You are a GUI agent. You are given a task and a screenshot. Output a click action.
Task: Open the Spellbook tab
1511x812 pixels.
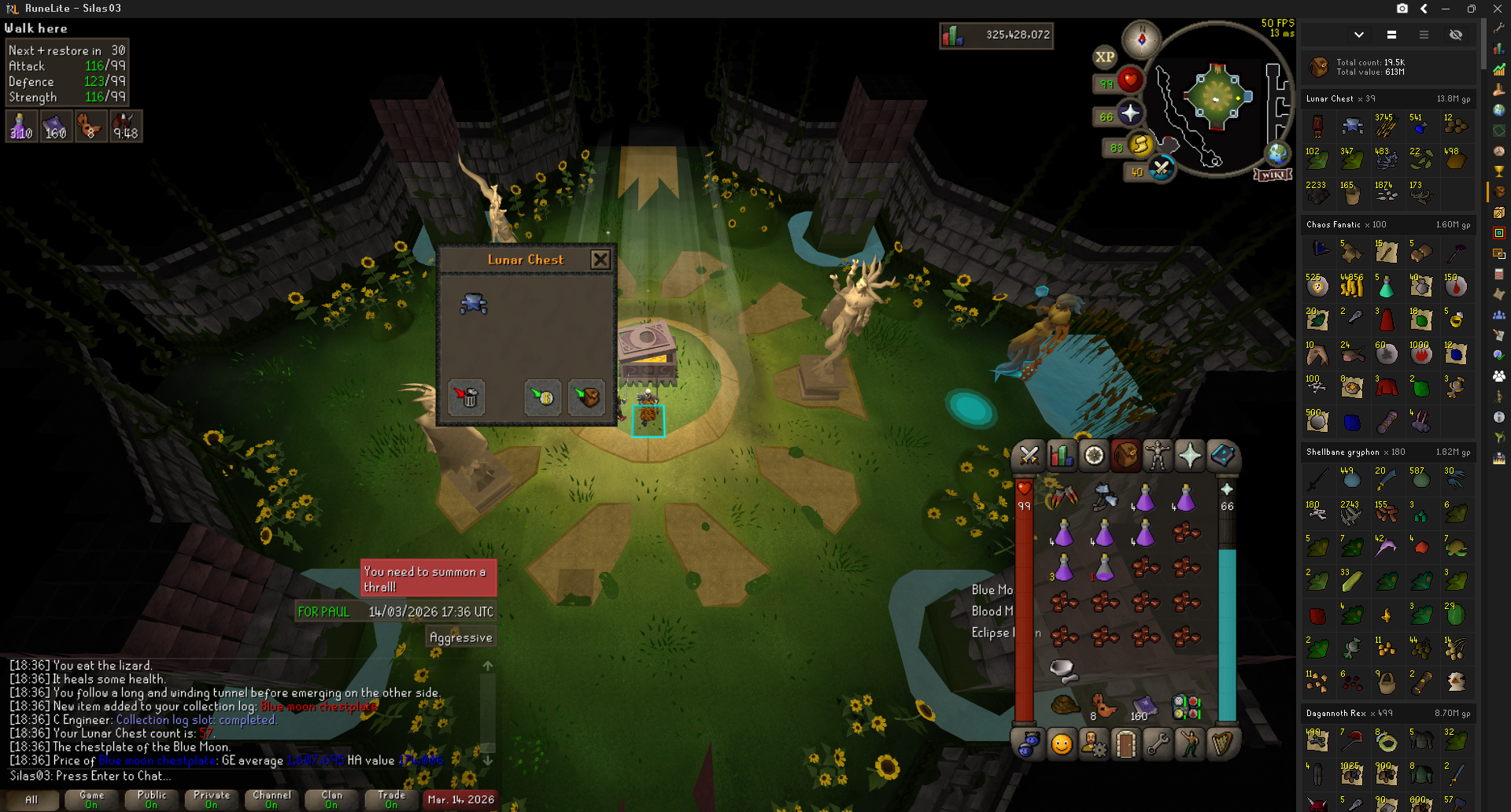tap(1222, 456)
